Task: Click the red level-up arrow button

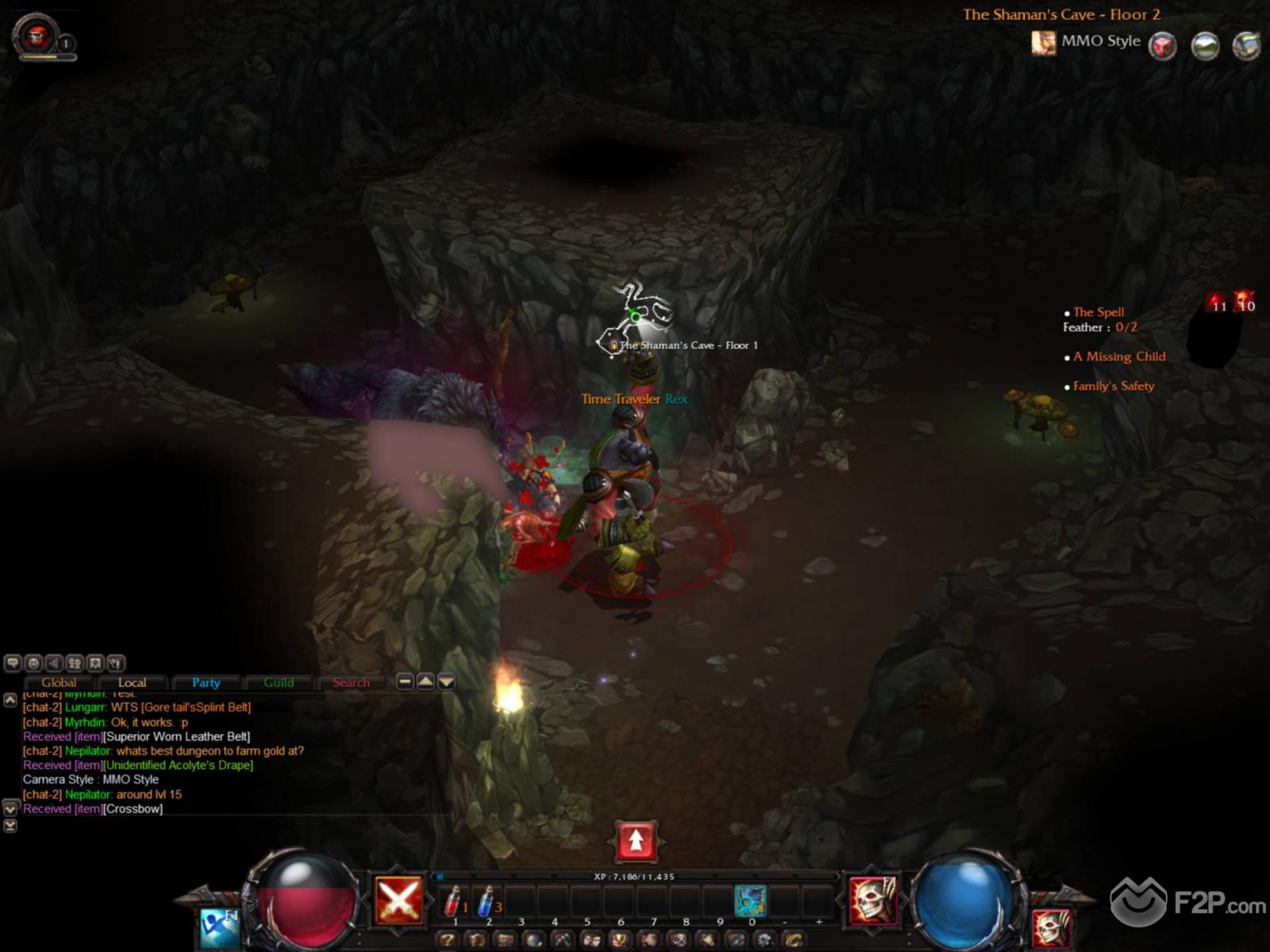Action: [x=636, y=841]
